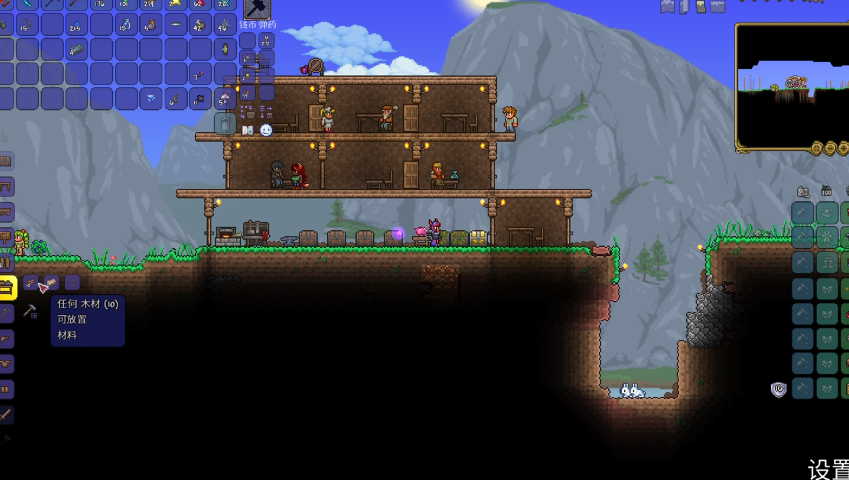Click the minimap
This screenshot has height=480, width=849.
(x=791, y=86)
